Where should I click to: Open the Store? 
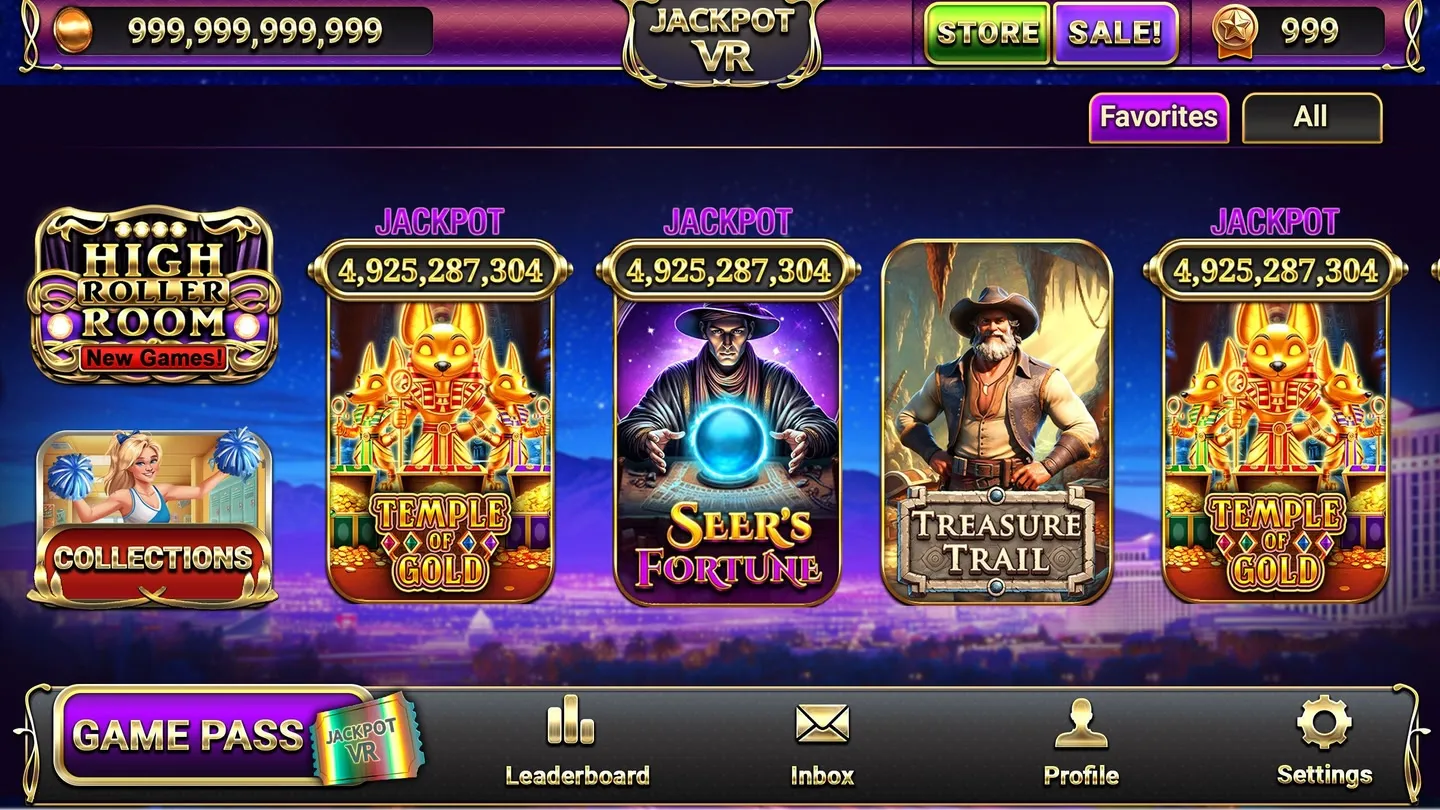(986, 33)
